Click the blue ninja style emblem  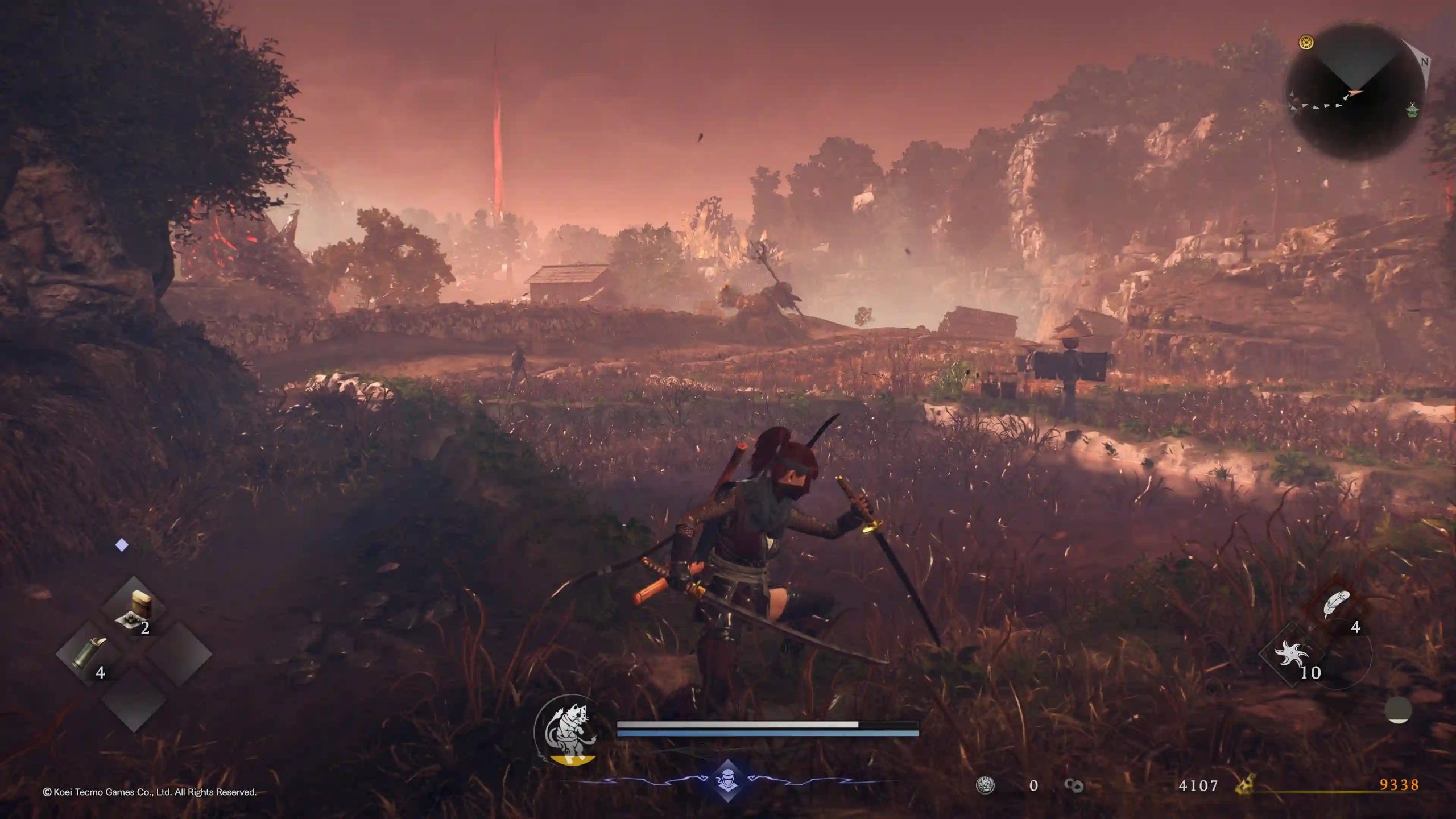click(727, 780)
